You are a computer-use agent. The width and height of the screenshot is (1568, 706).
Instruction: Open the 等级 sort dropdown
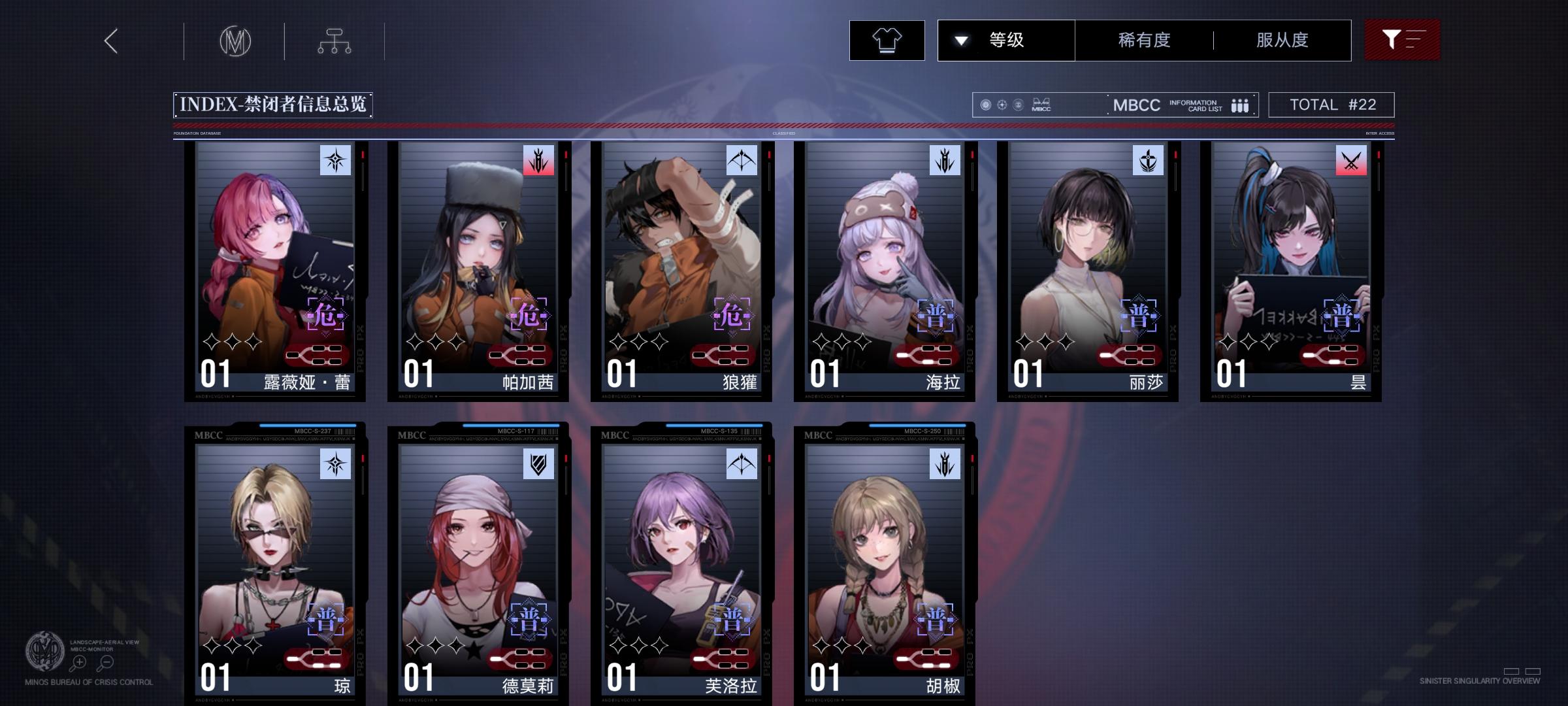click(x=1006, y=40)
